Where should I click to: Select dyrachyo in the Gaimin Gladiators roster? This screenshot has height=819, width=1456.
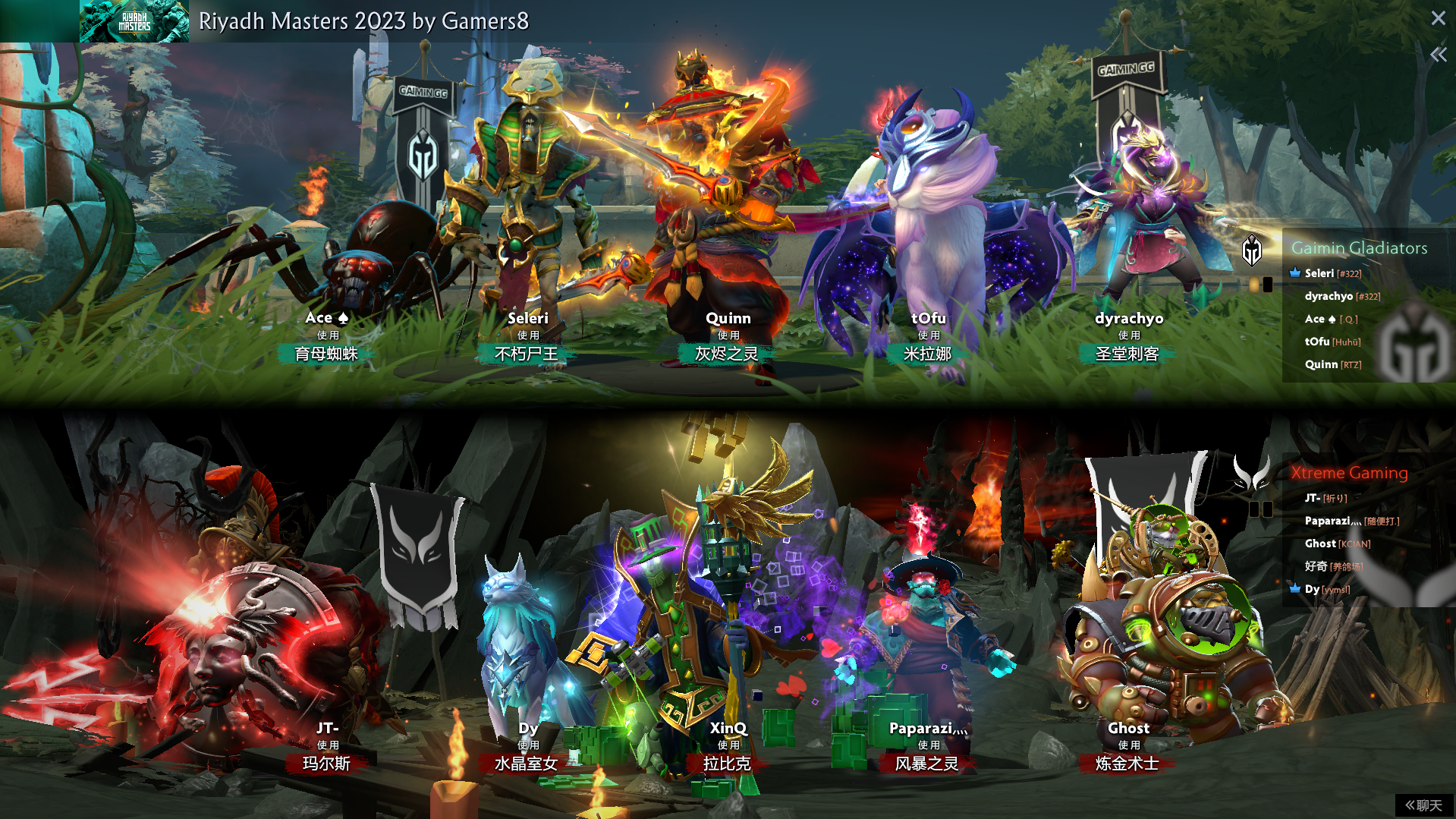(x=1329, y=296)
